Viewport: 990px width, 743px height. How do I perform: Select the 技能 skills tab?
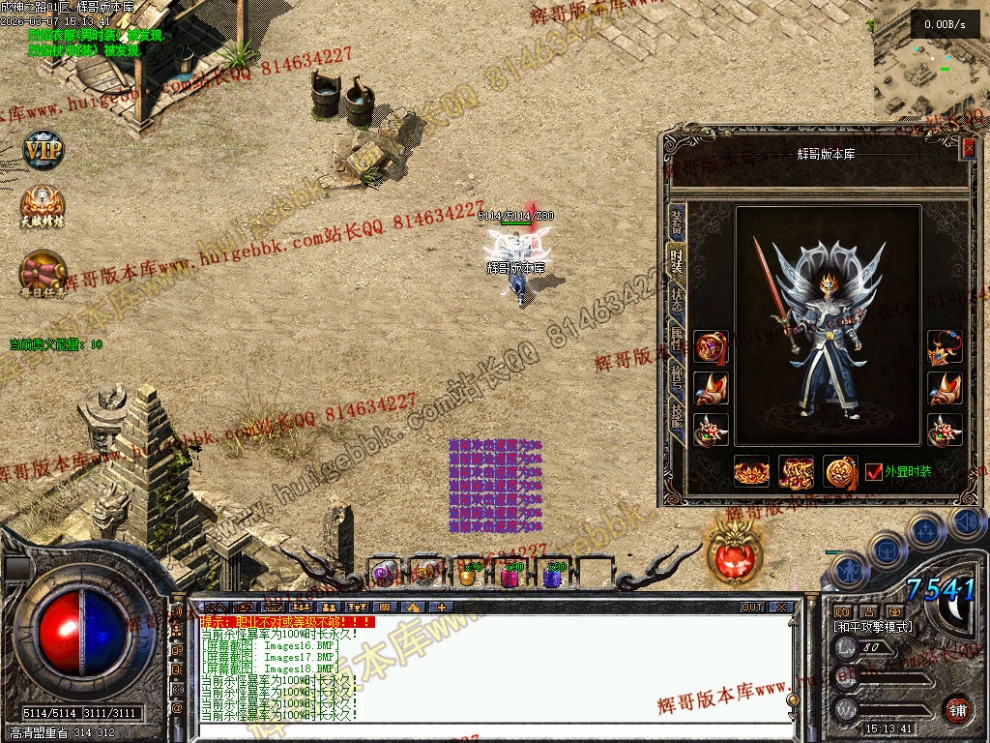click(x=677, y=420)
